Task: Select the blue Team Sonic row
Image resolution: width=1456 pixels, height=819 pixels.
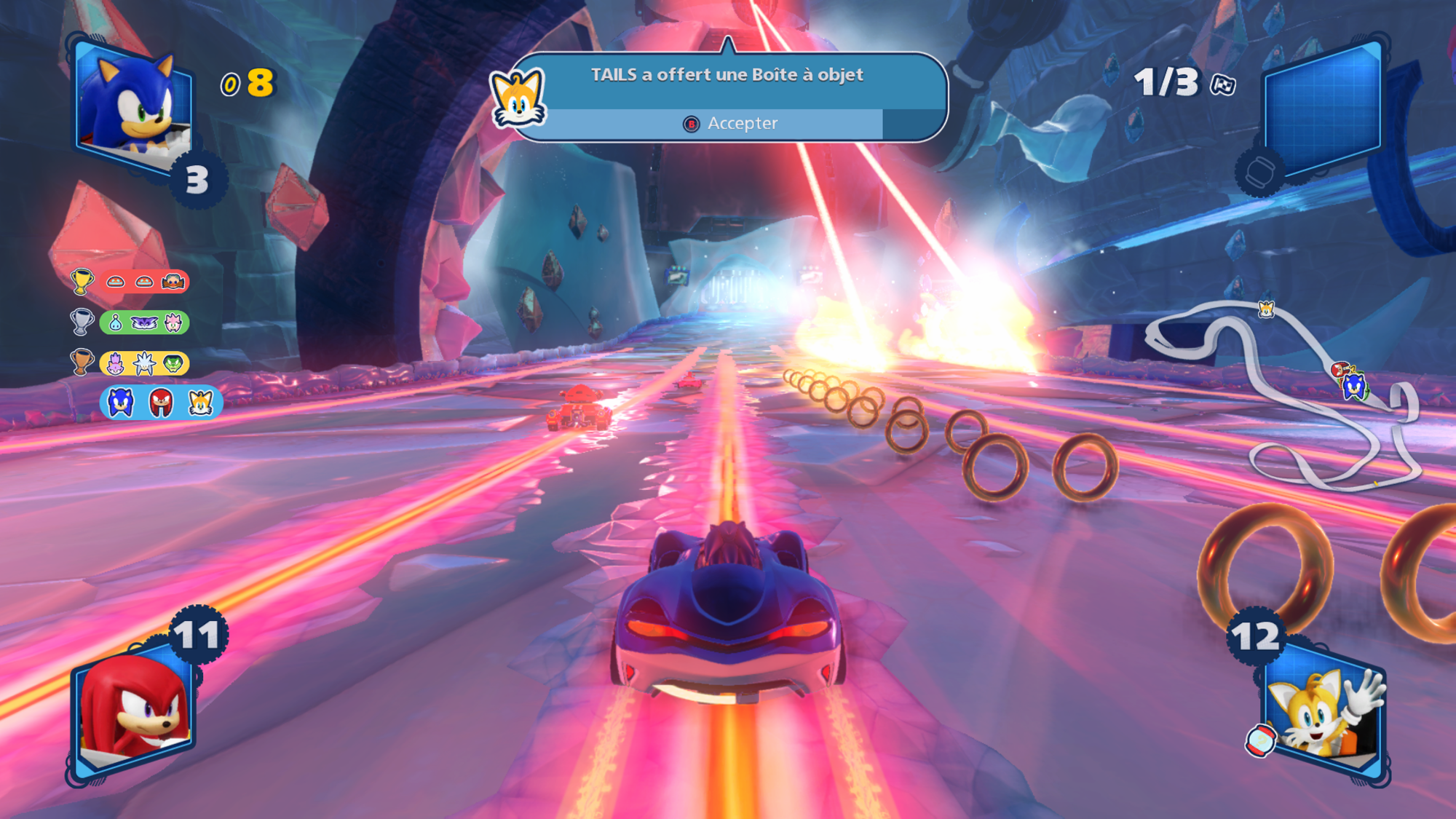Action: [160, 403]
